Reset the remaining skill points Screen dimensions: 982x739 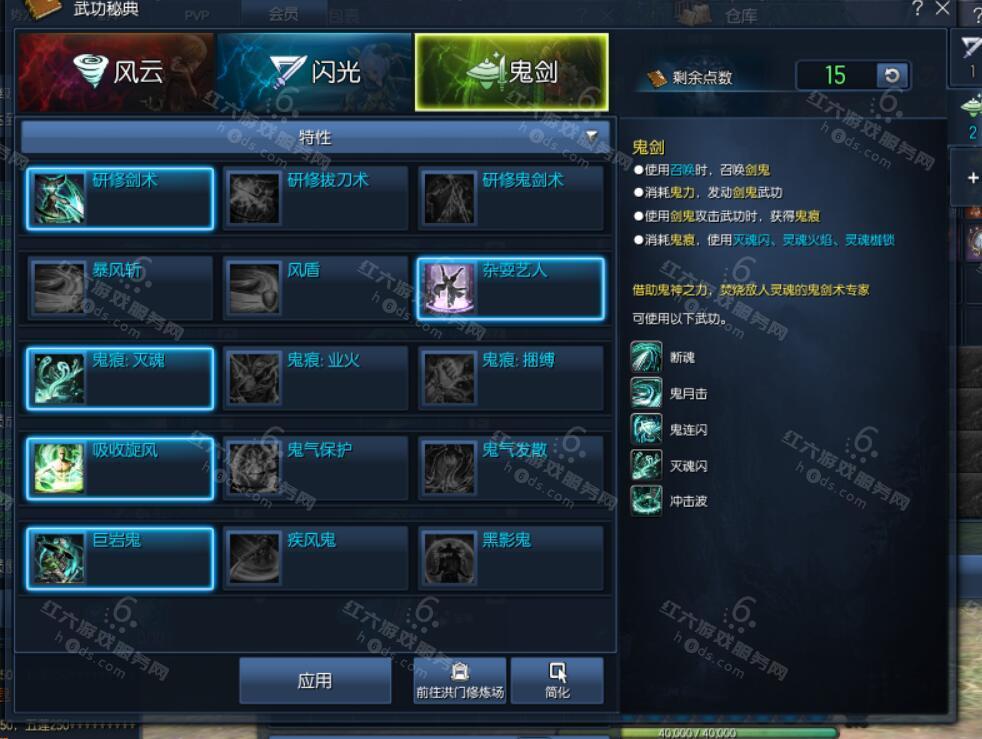tap(892, 75)
